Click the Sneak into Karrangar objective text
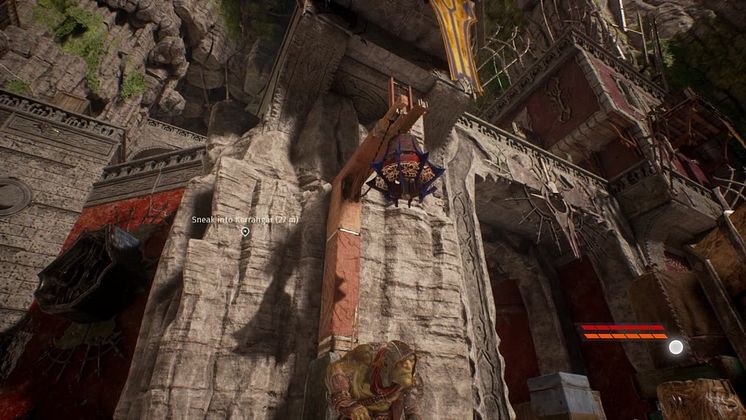Image resolution: width=746 pixels, height=420 pixels. coord(245,218)
